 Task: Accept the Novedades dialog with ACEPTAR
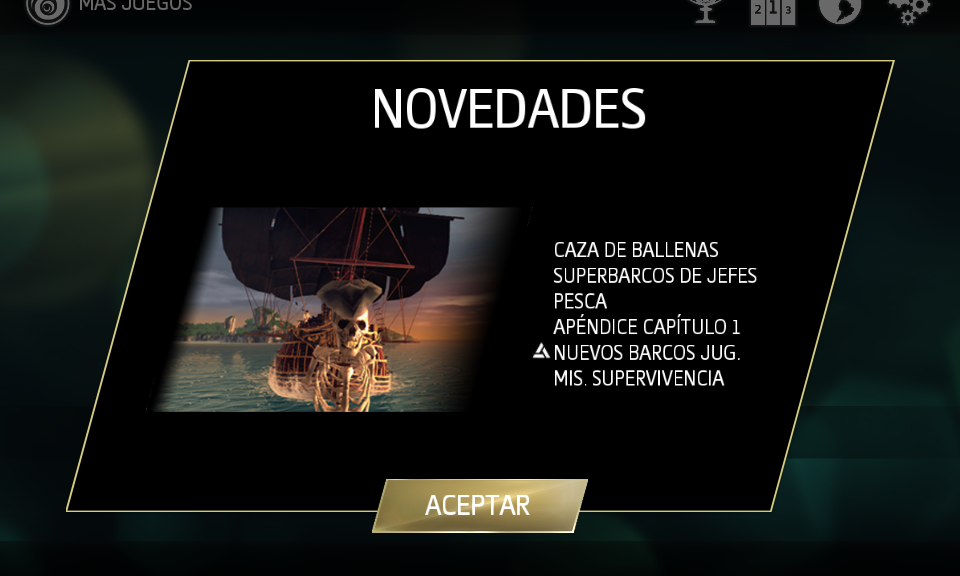478,505
